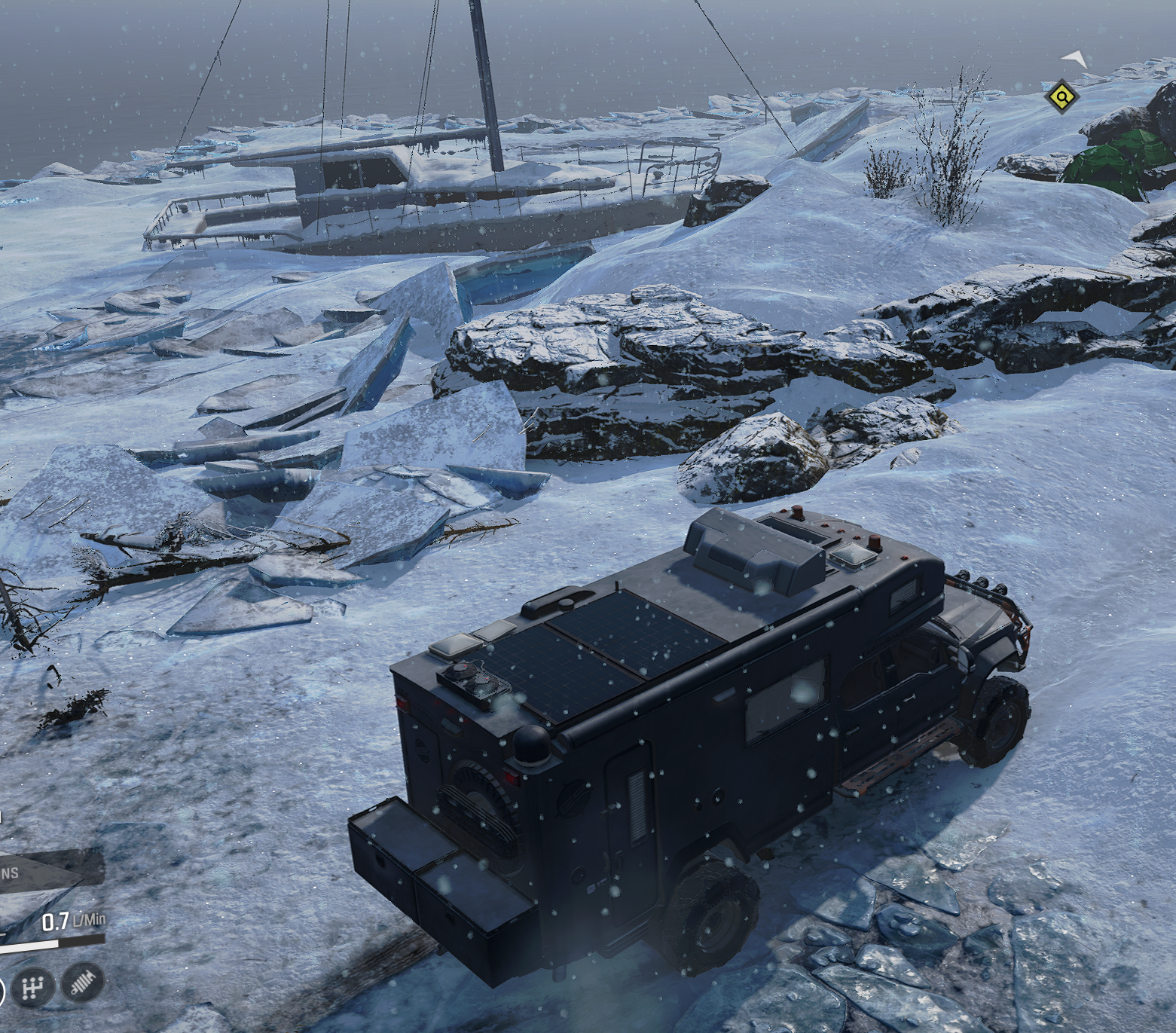
Task: Click the white fuel level progress bar
Action: pyautogui.click(x=29, y=946)
